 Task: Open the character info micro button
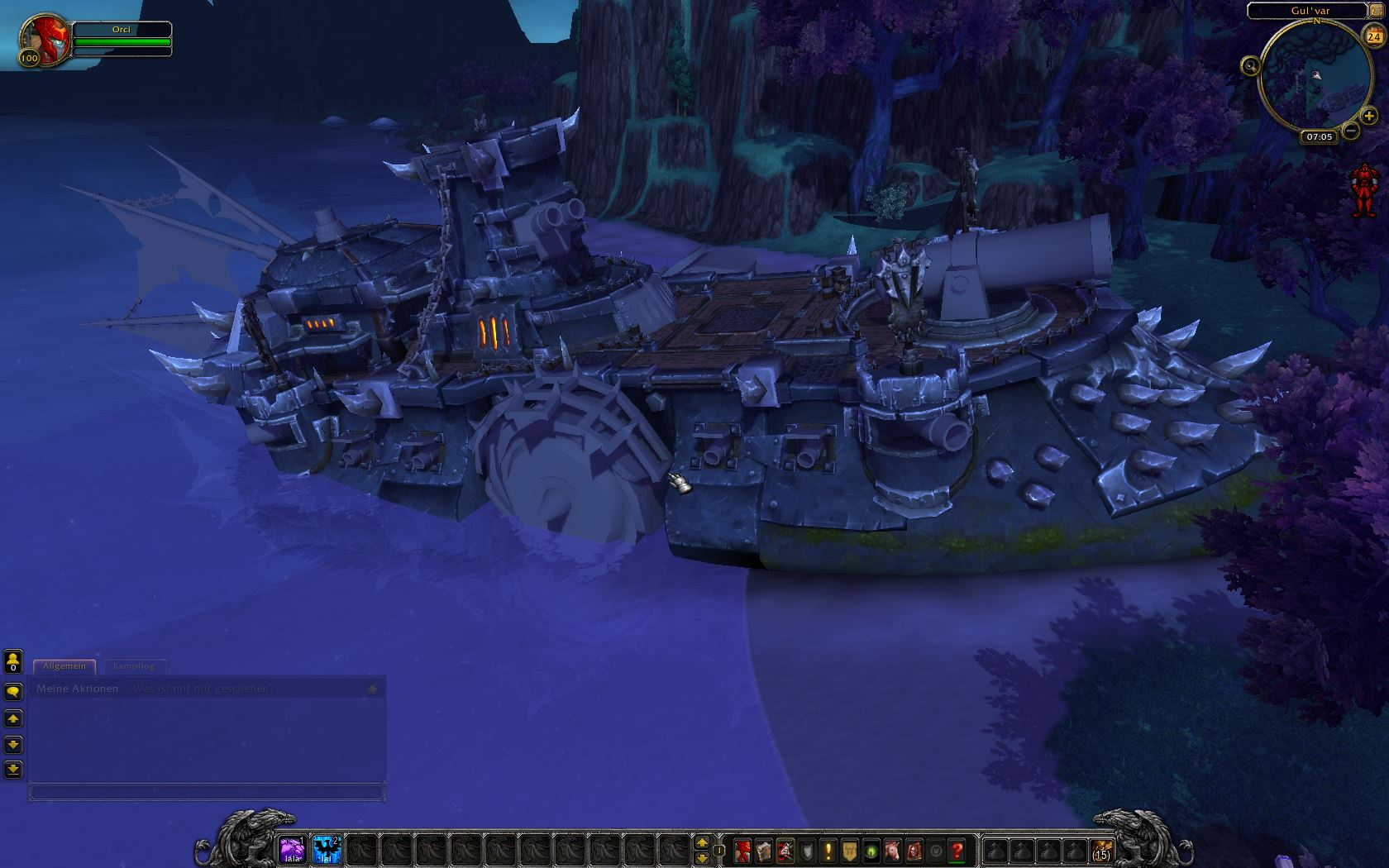tap(742, 850)
